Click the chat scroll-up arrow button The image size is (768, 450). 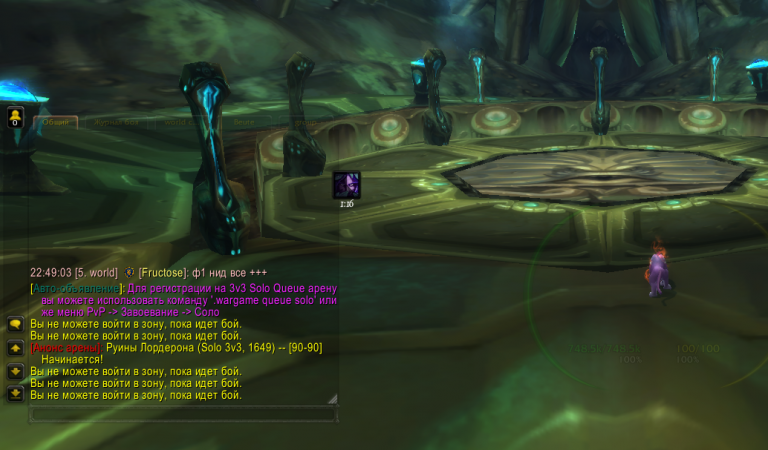[x=15, y=348]
